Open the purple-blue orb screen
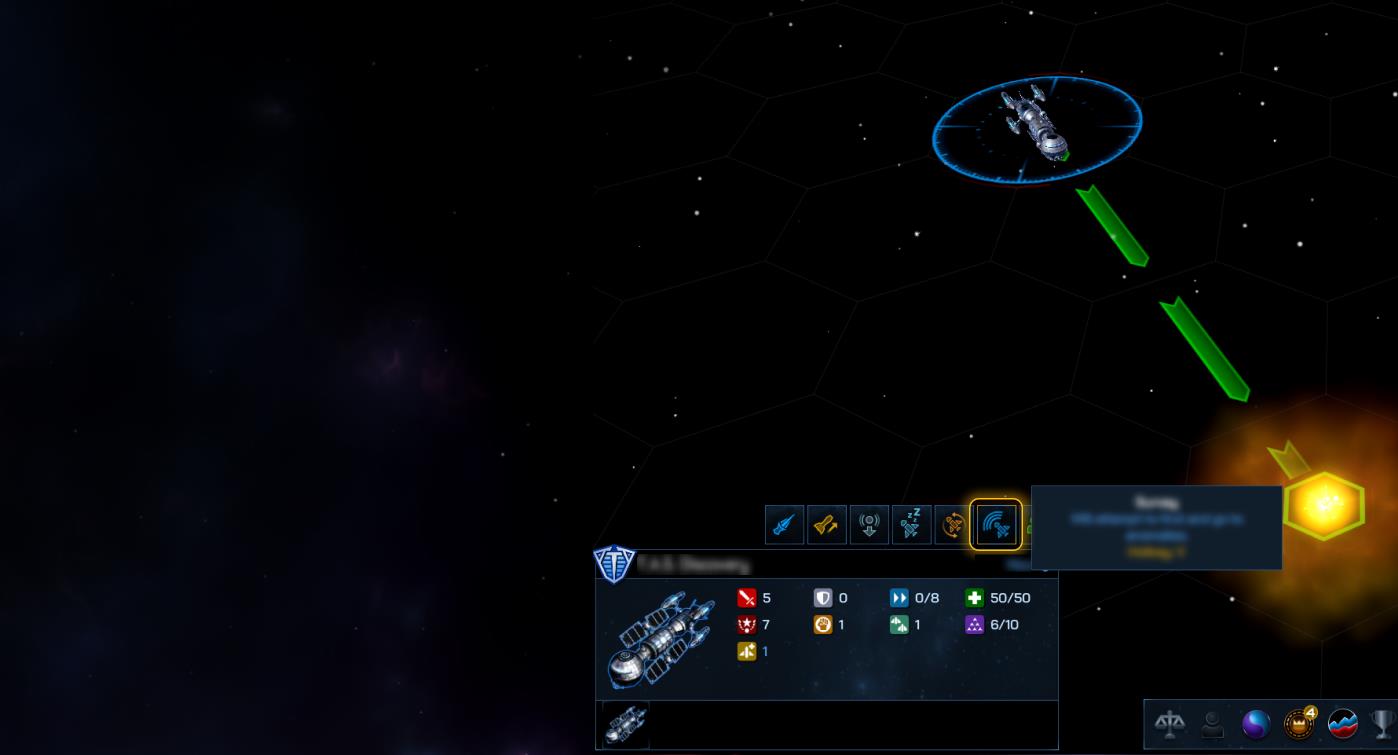This screenshot has height=755, width=1398. pos(1255,723)
